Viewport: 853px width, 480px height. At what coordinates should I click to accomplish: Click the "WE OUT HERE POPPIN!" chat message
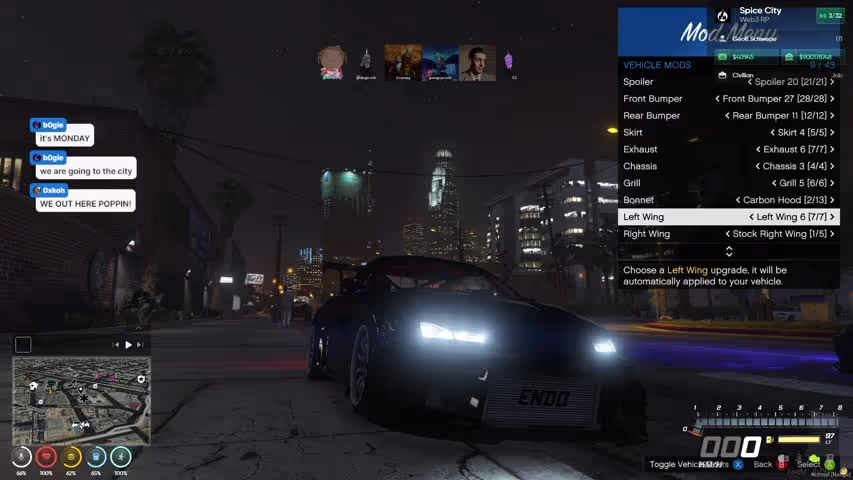pos(85,204)
